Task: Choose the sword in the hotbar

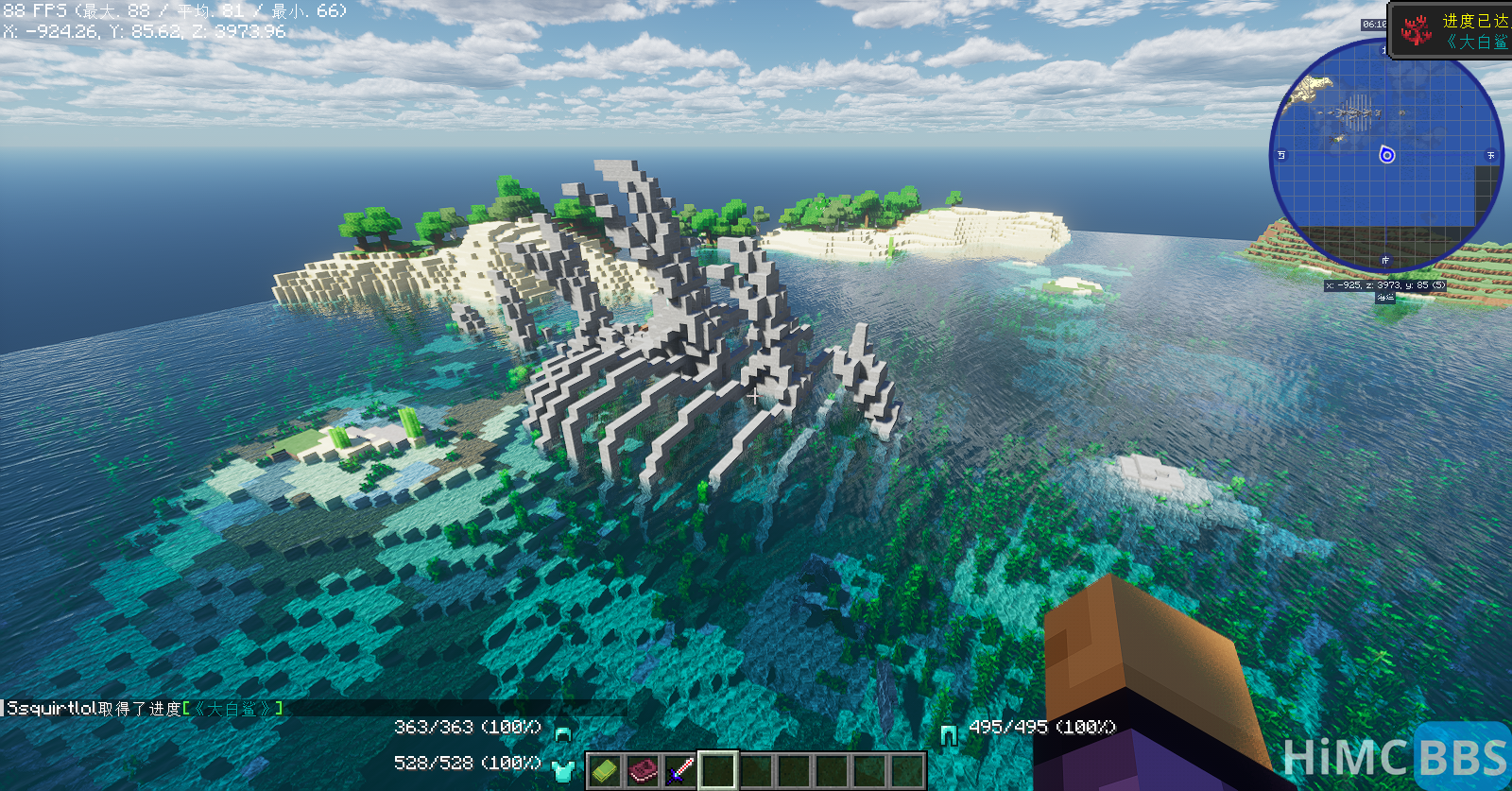Action: 680,771
